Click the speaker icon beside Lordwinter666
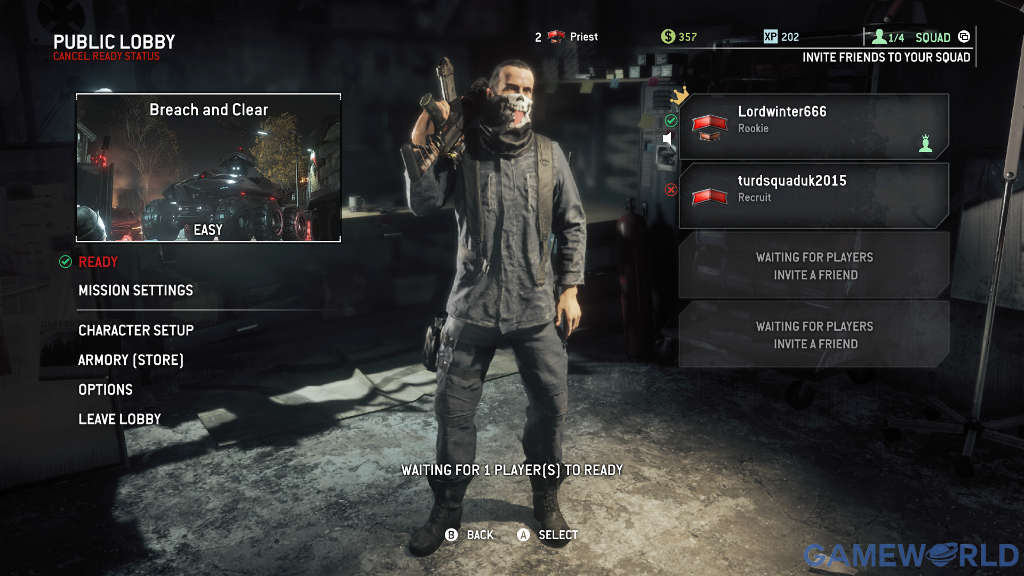Image resolution: width=1024 pixels, height=576 pixels. pos(668,138)
